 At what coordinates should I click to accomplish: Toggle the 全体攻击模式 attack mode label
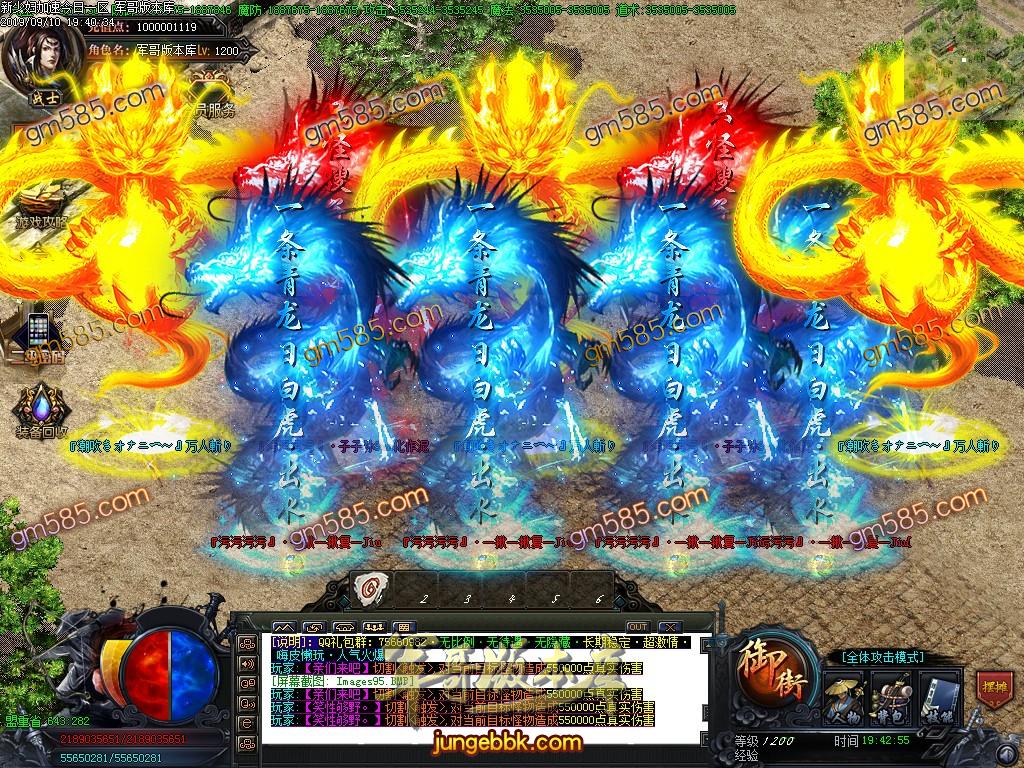tap(883, 657)
